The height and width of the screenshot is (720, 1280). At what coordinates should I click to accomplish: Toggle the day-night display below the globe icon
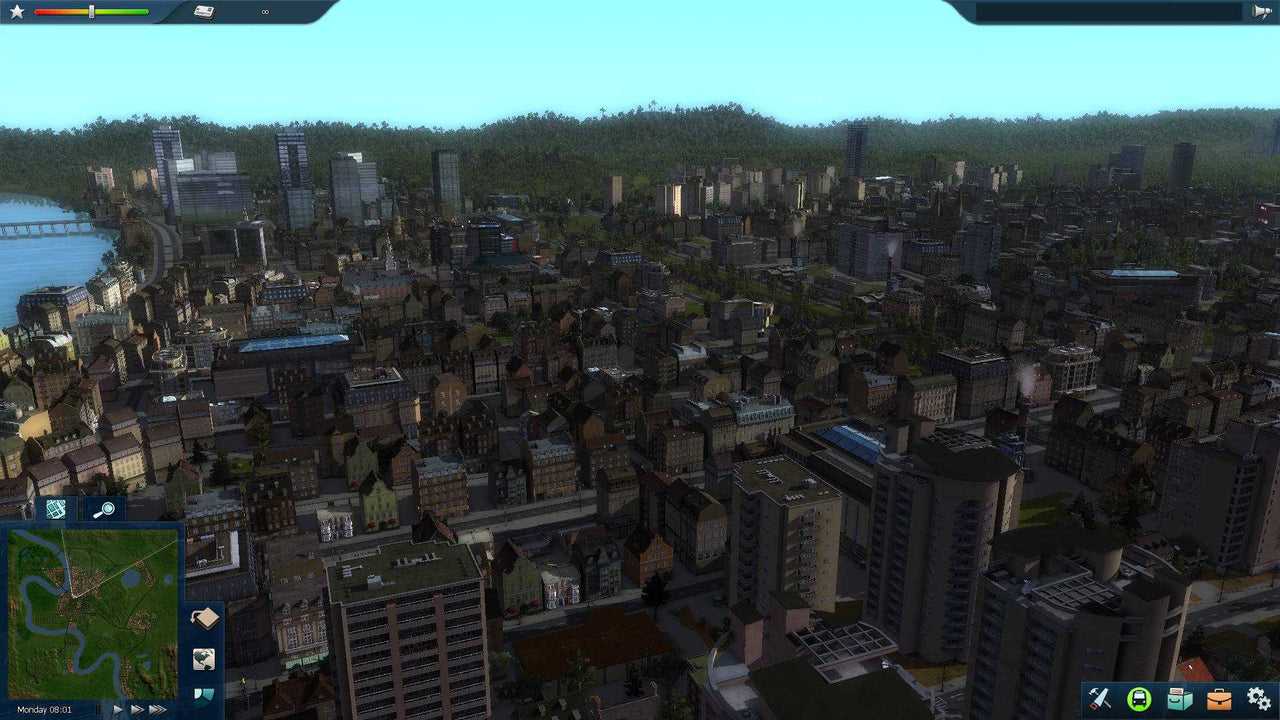click(x=204, y=697)
